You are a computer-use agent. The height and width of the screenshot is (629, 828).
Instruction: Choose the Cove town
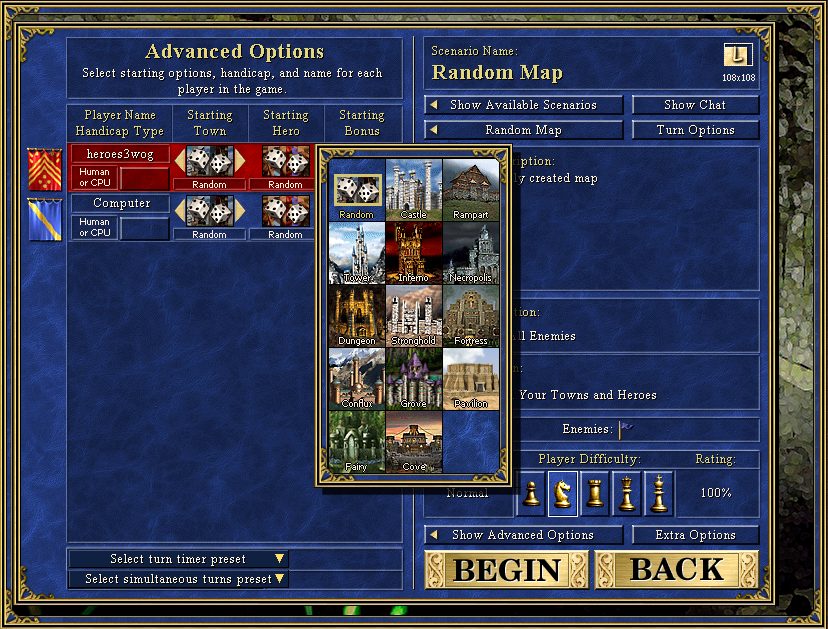click(413, 441)
